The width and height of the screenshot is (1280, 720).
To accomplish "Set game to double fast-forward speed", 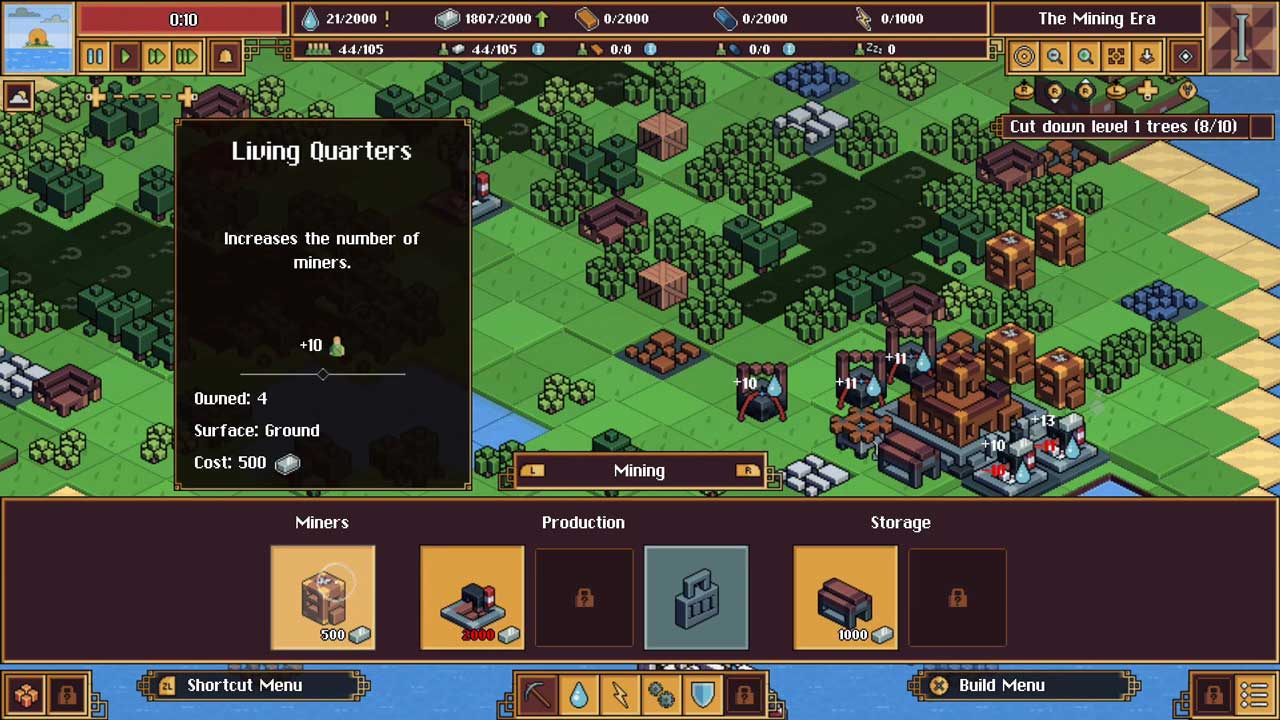I will [156, 56].
